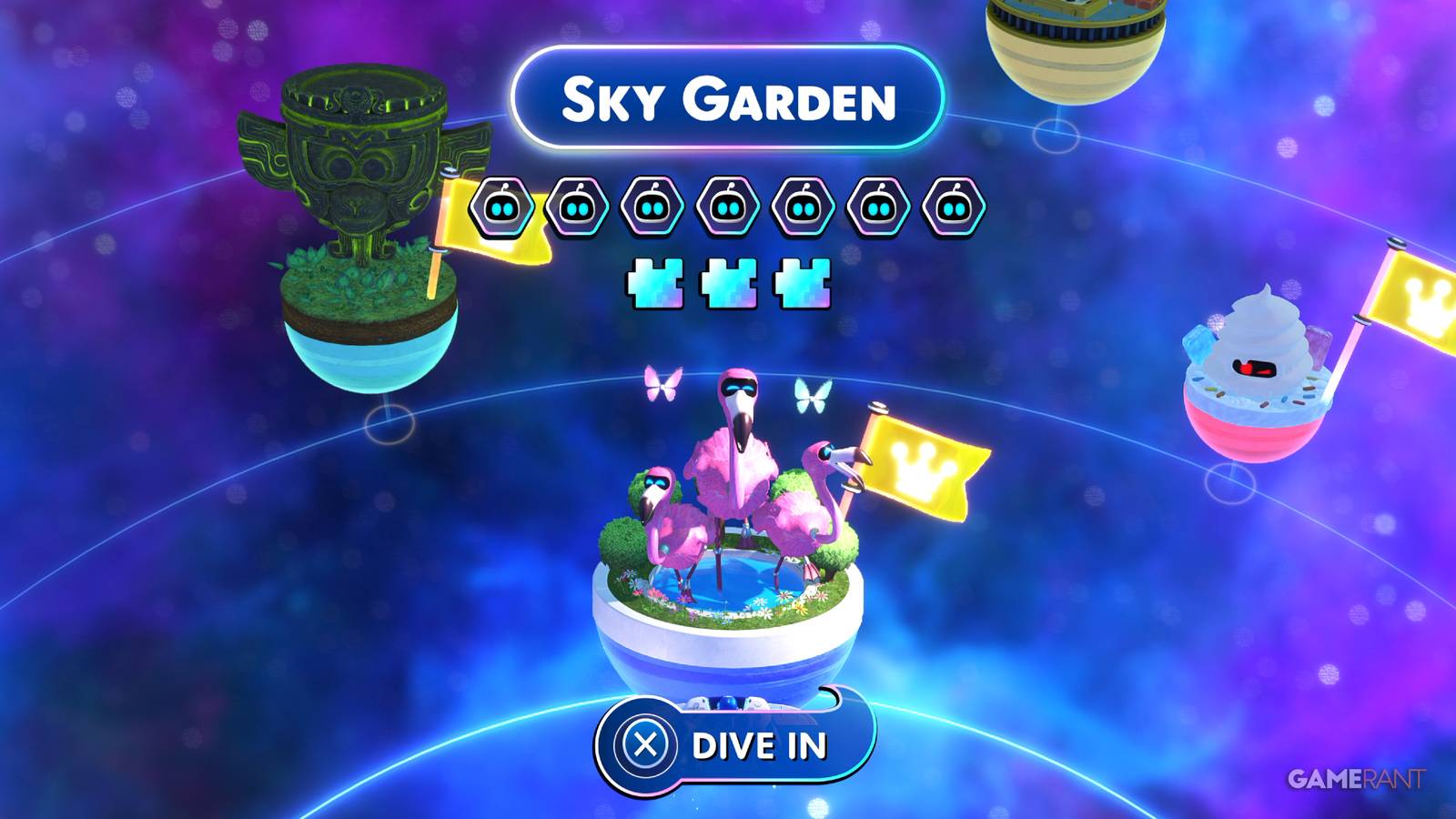Click the Sky Garden title banner
1456x819 pixels.
click(728, 100)
